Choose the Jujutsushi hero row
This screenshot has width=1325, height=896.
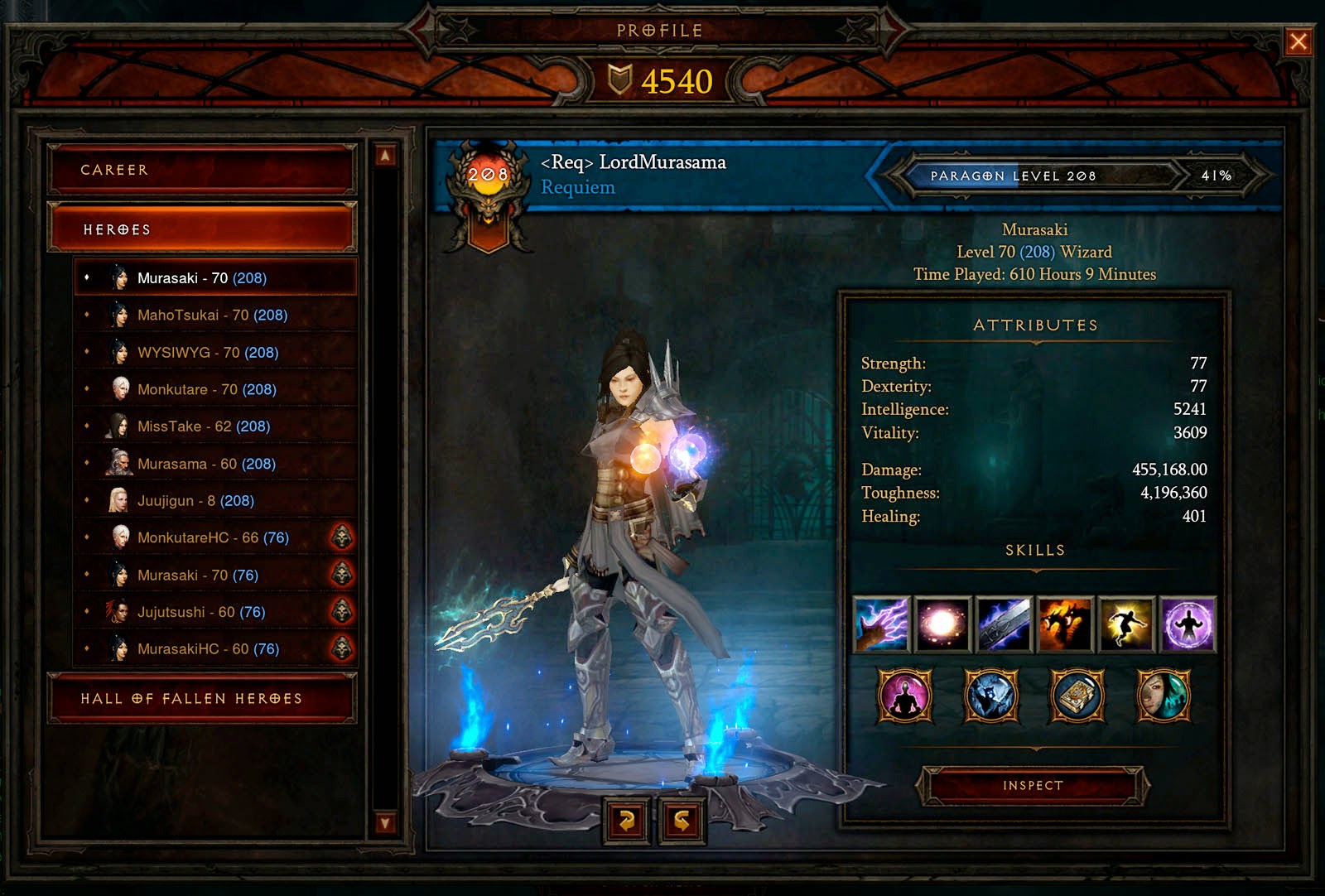pos(201,612)
